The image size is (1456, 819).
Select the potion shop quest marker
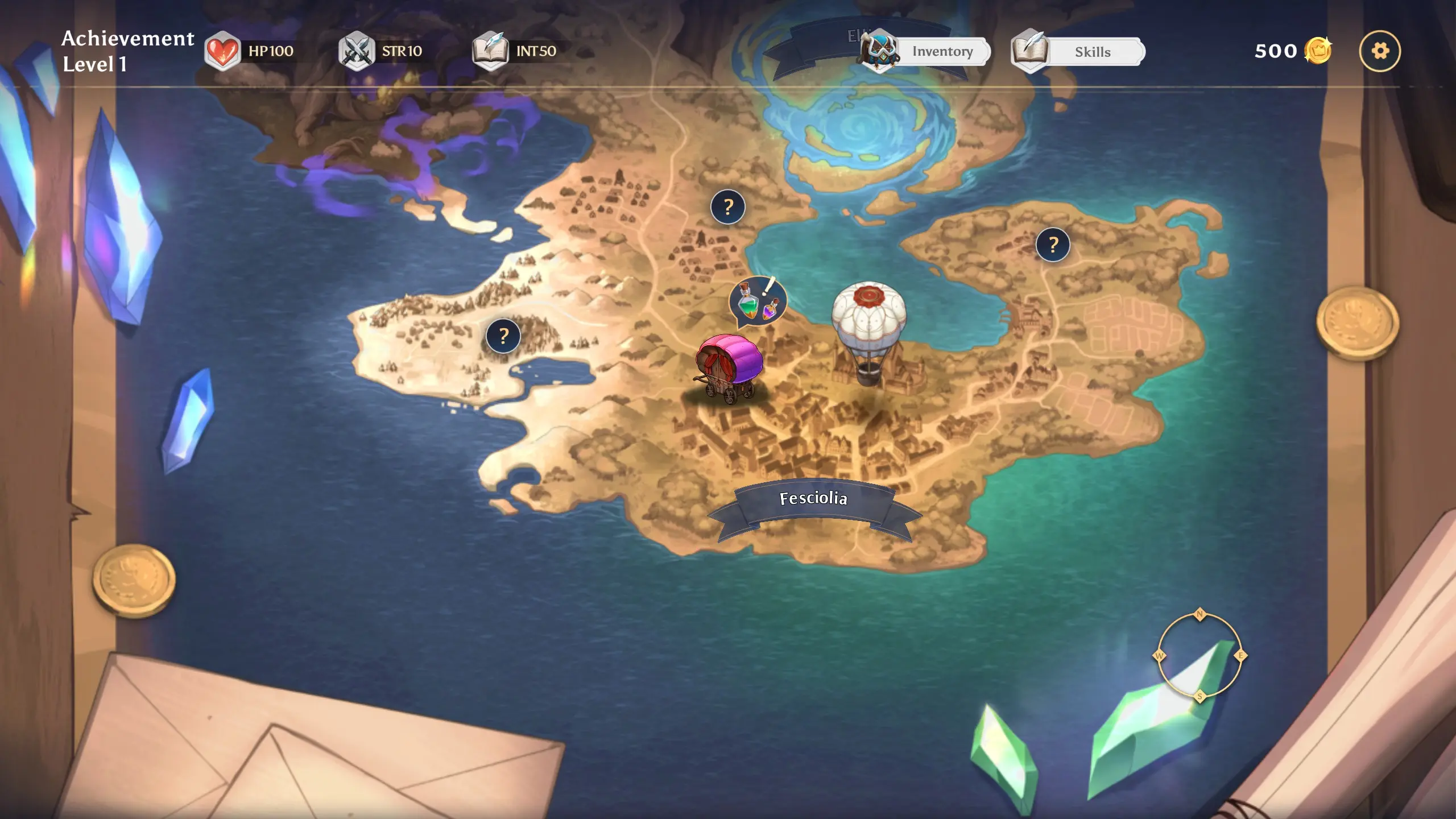pyautogui.click(x=758, y=301)
